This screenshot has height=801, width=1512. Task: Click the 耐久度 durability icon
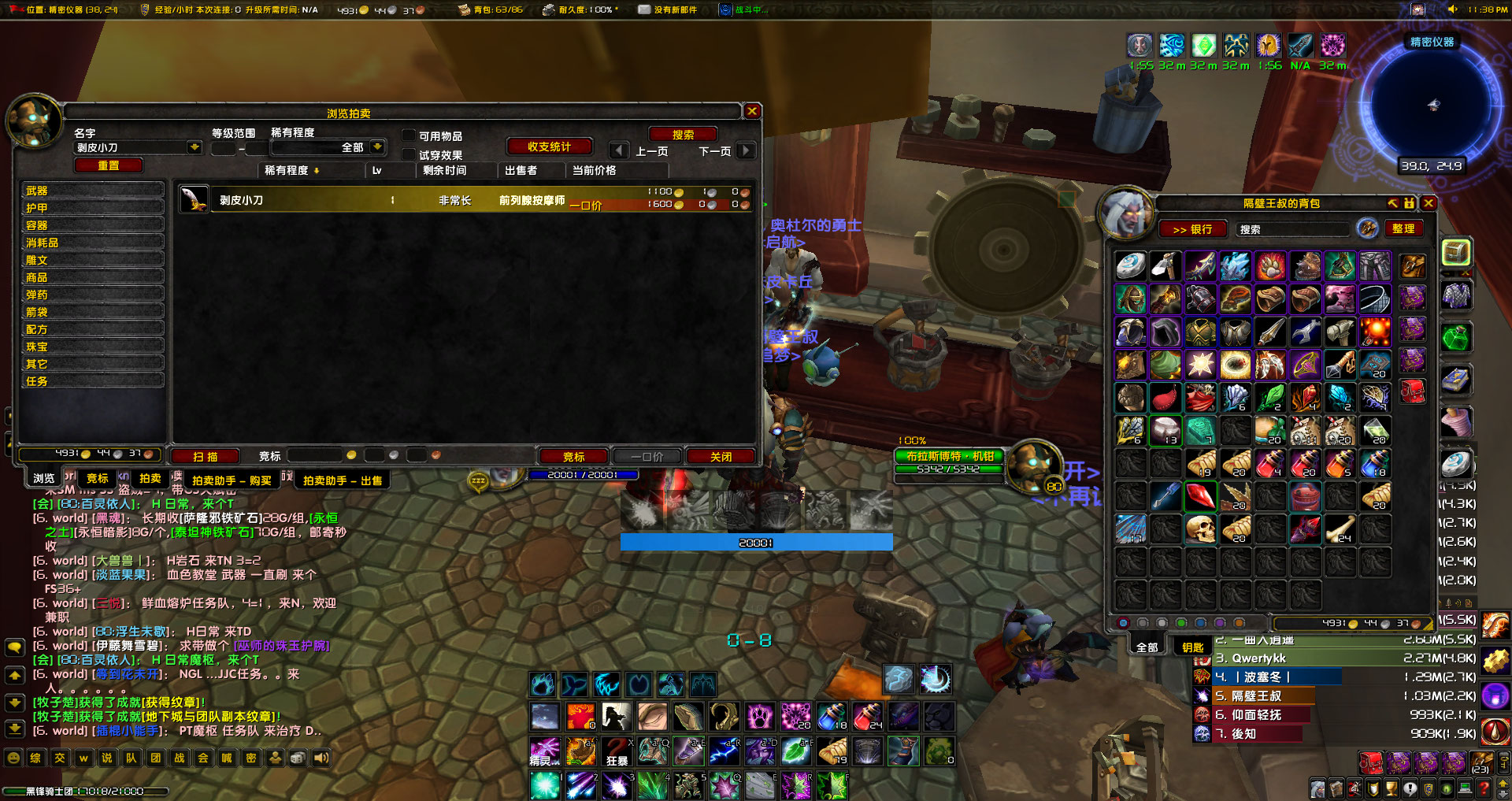pyautogui.click(x=547, y=11)
